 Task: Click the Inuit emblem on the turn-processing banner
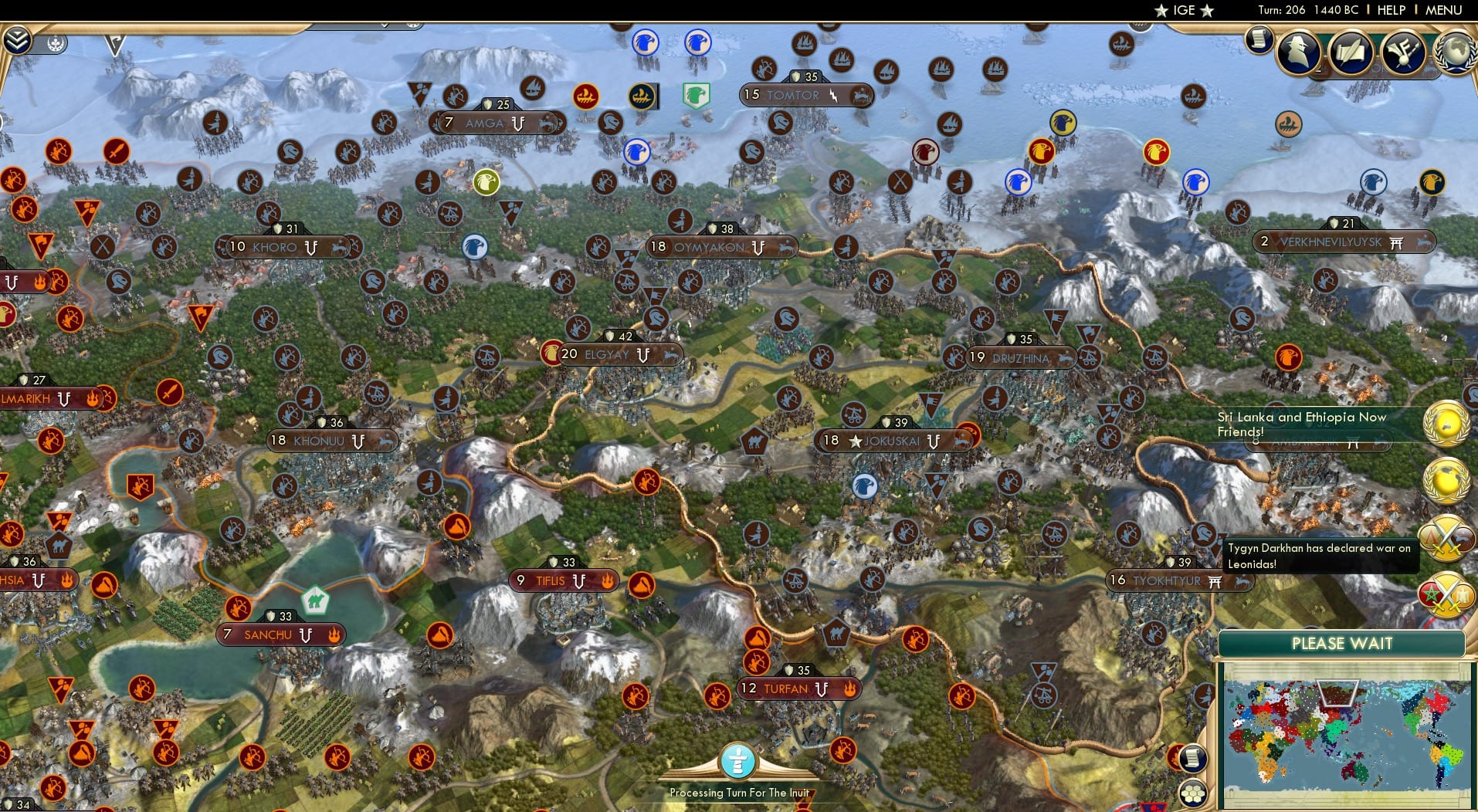click(739, 762)
